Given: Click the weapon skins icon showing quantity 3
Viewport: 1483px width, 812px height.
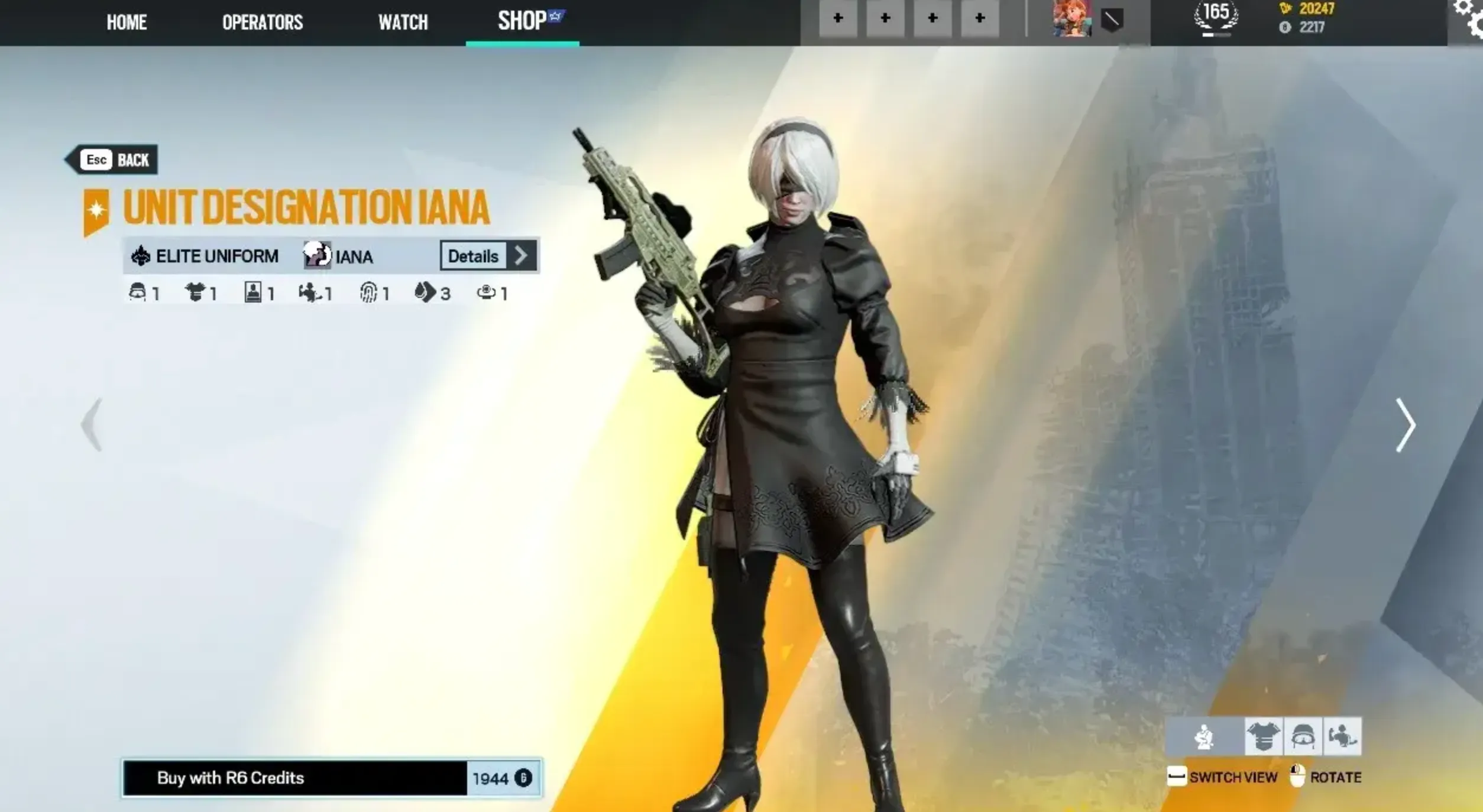Looking at the screenshot, I should coord(426,291).
